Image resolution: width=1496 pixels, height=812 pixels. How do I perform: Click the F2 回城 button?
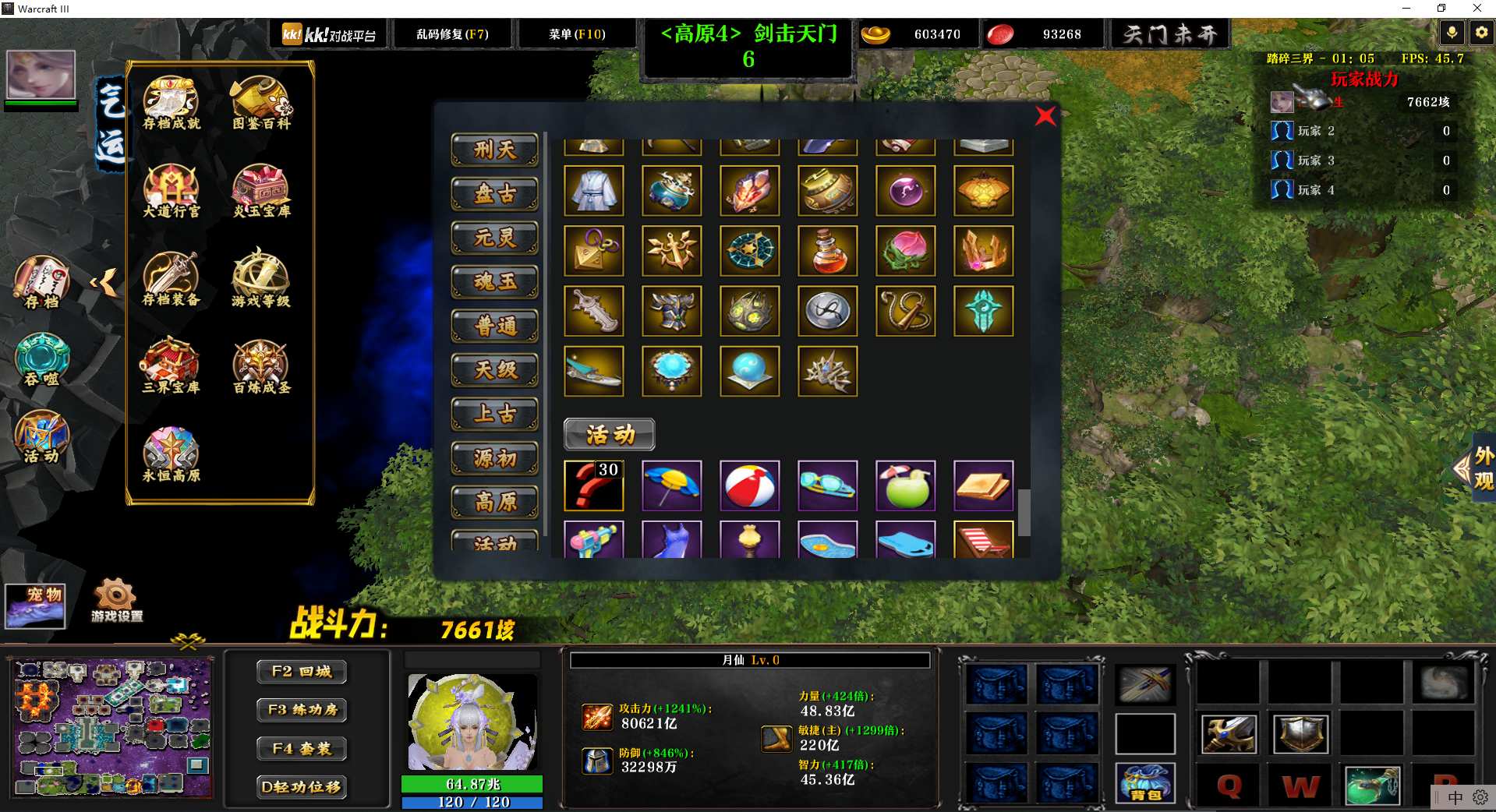[x=302, y=672]
